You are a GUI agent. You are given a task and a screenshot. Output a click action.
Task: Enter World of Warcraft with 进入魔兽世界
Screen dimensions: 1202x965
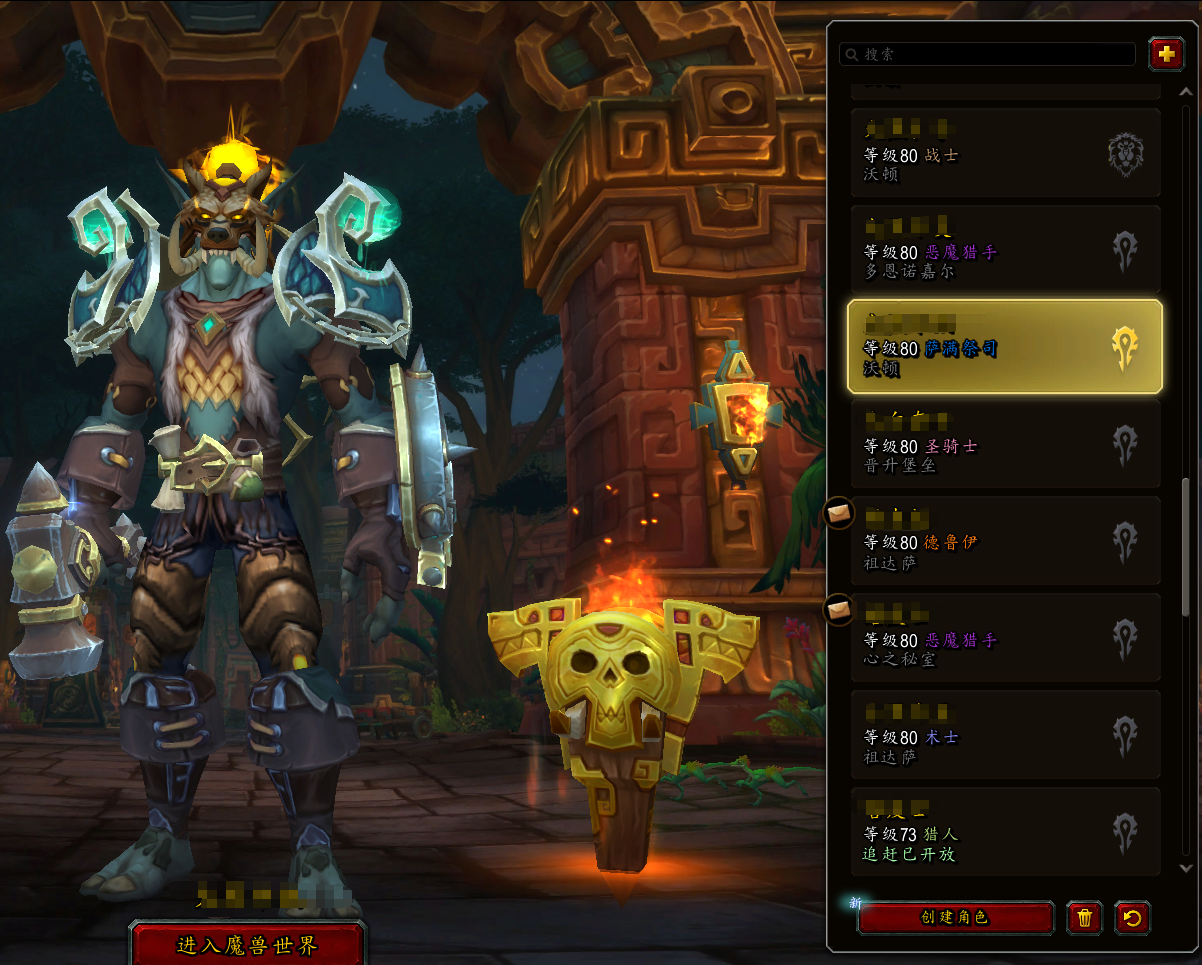click(247, 945)
